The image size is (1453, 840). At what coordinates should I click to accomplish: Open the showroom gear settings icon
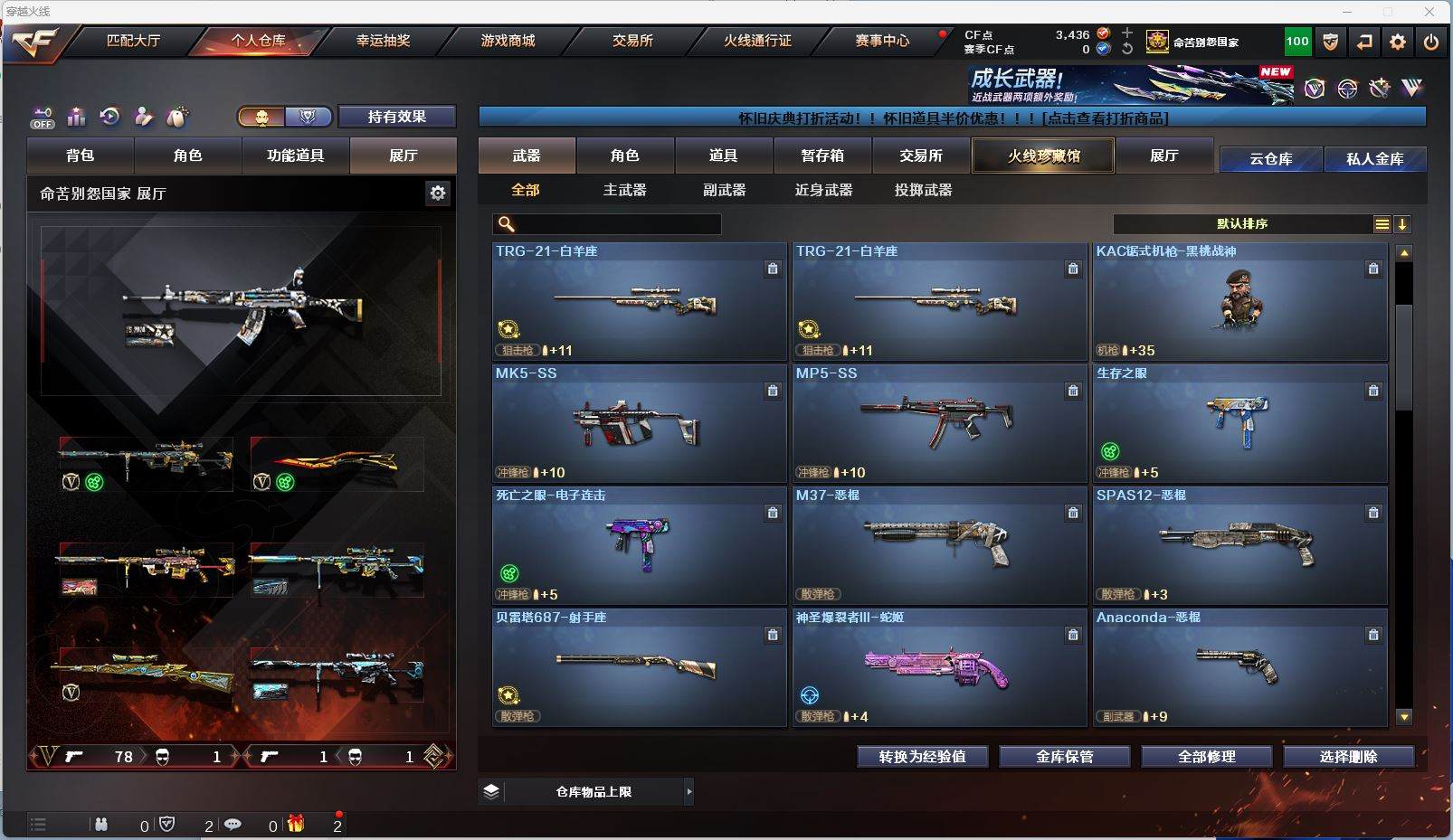click(438, 193)
